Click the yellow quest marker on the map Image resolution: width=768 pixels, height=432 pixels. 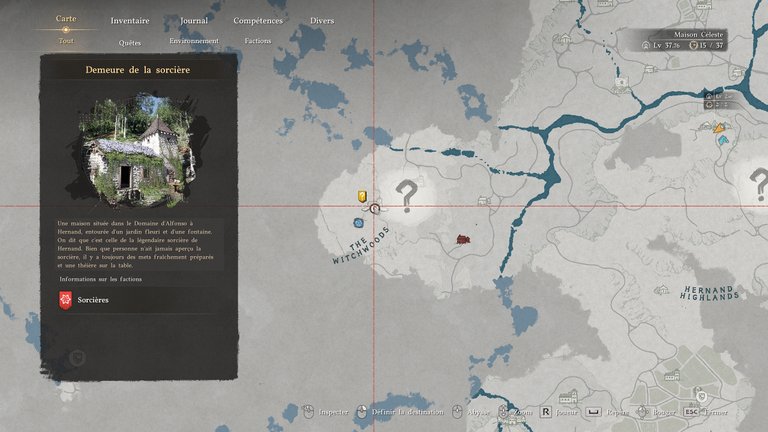(x=363, y=197)
